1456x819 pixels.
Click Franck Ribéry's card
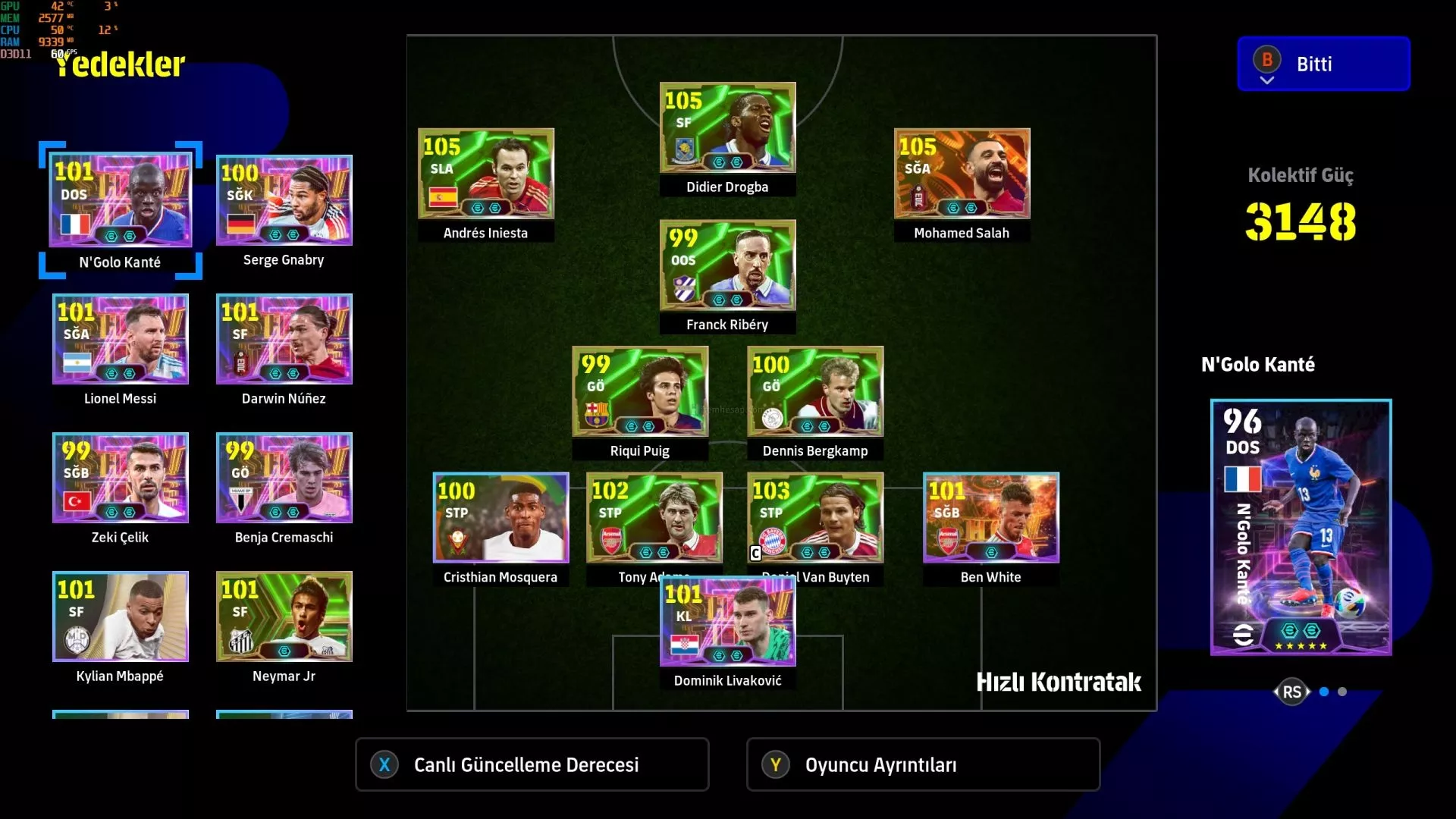click(727, 265)
